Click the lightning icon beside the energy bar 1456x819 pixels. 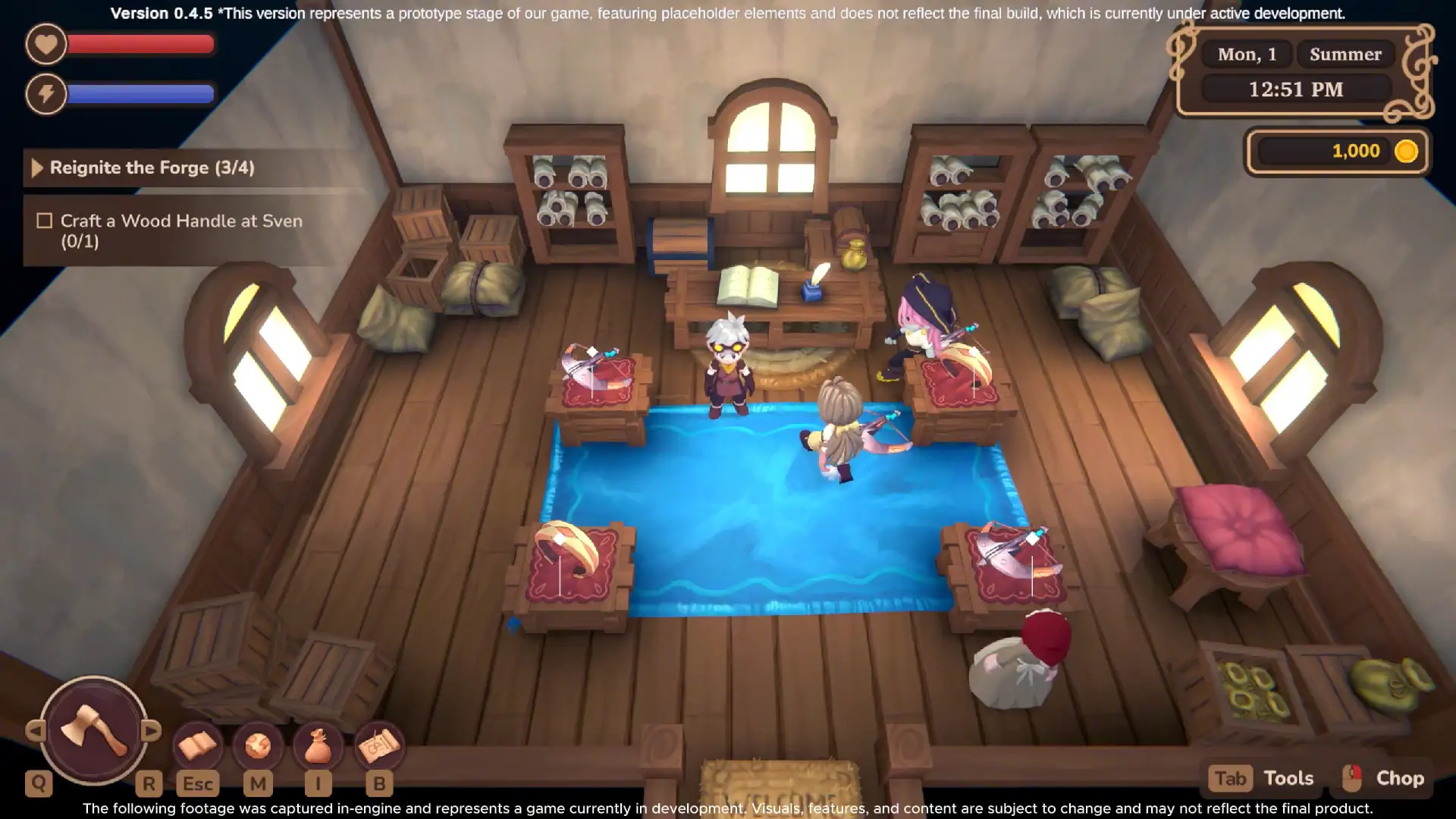[45, 94]
